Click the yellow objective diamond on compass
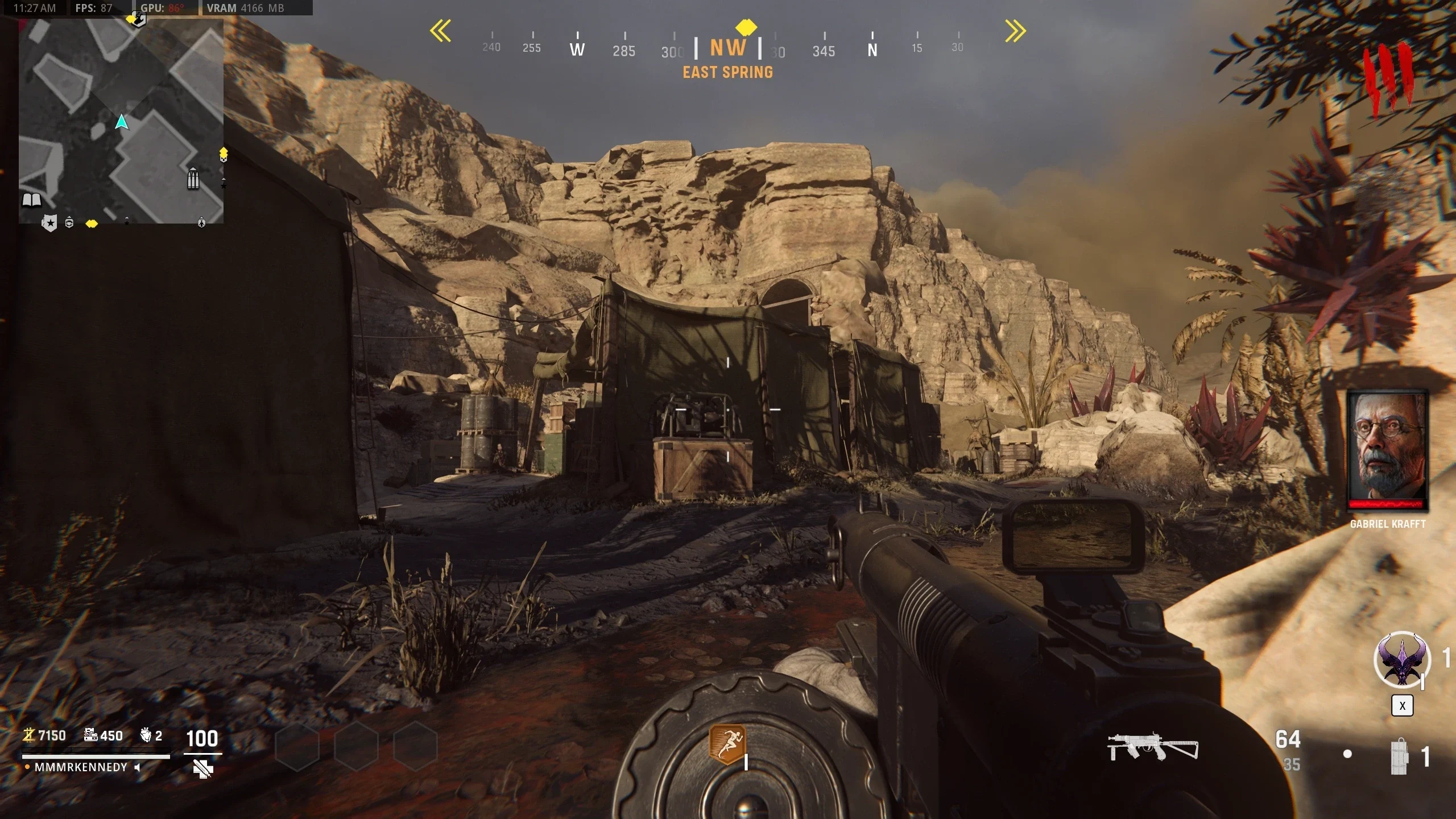 click(746, 27)
